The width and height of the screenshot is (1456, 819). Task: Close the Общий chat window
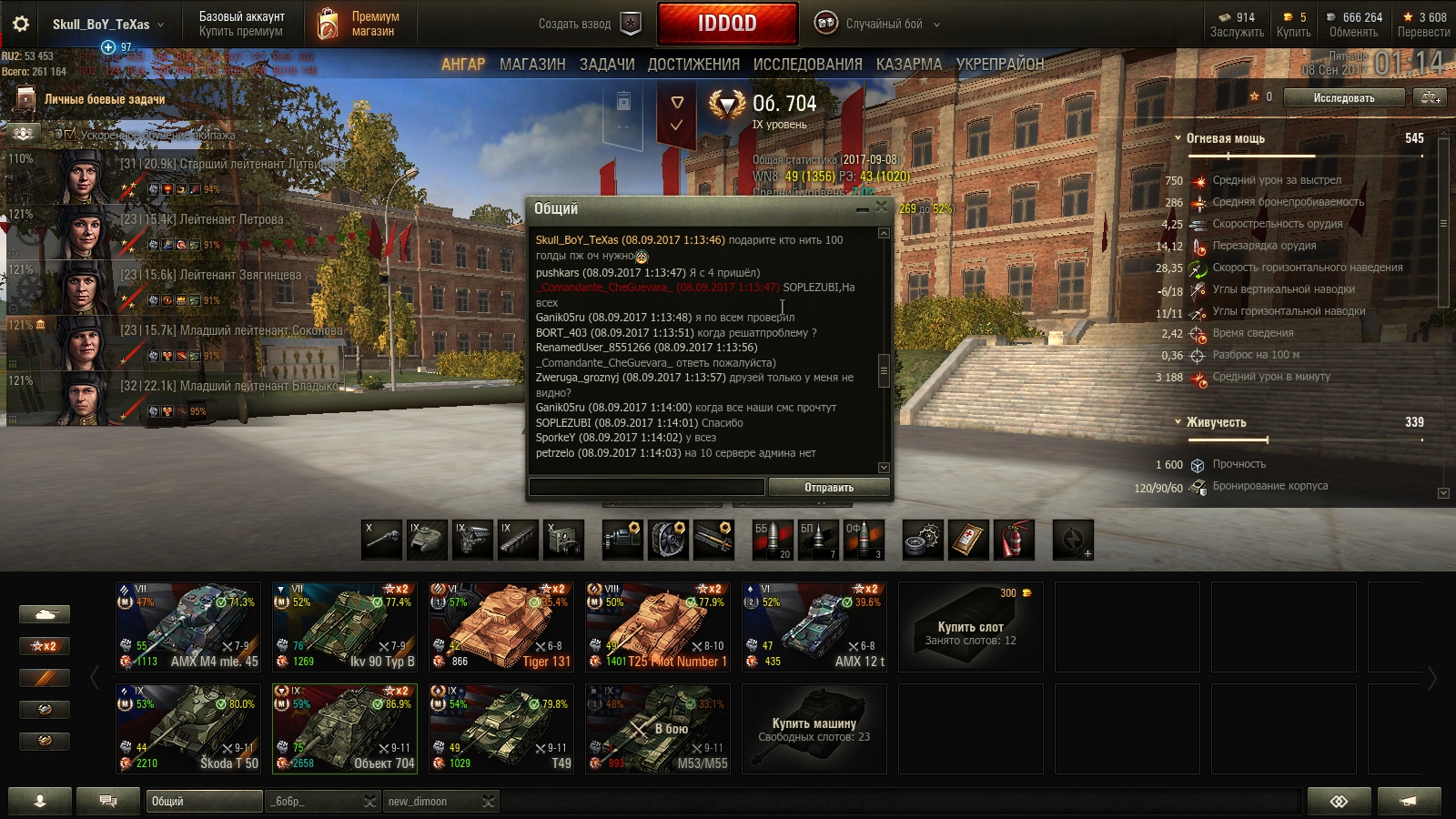(881, 208)
